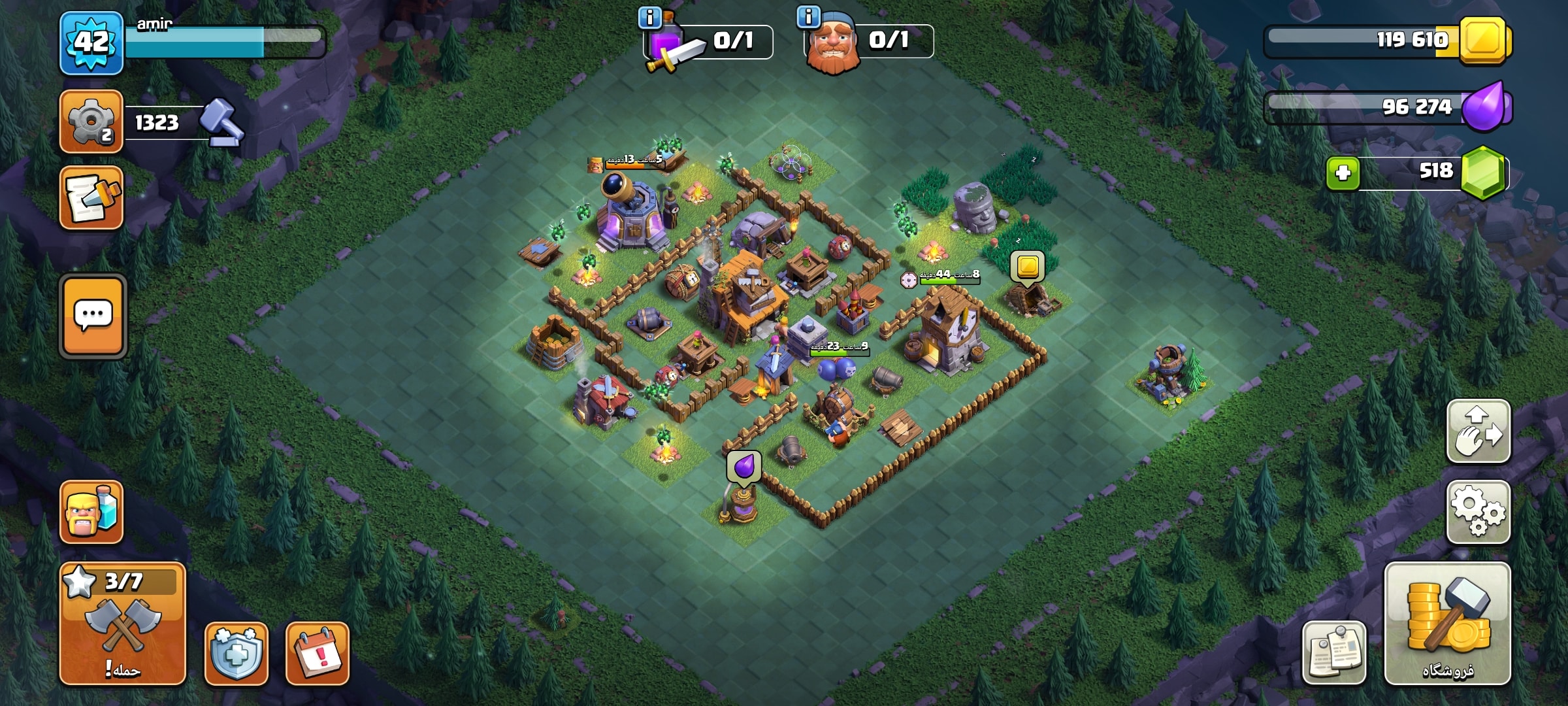
Task: Add gems with the green plus button
Action: pyautogui.click(x=1343, y=173)
